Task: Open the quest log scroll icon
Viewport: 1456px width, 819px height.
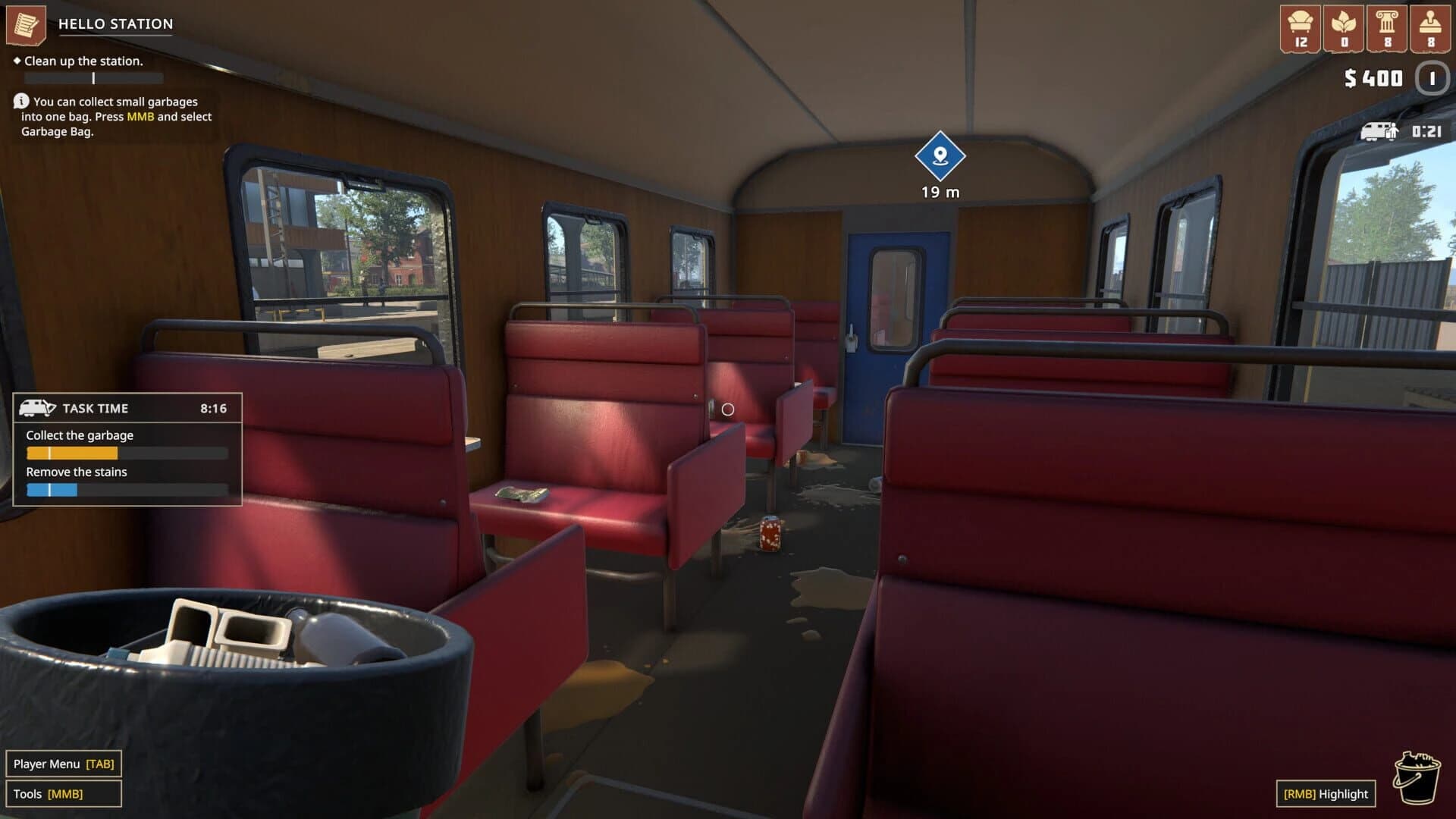Action: tap(26, 24)
